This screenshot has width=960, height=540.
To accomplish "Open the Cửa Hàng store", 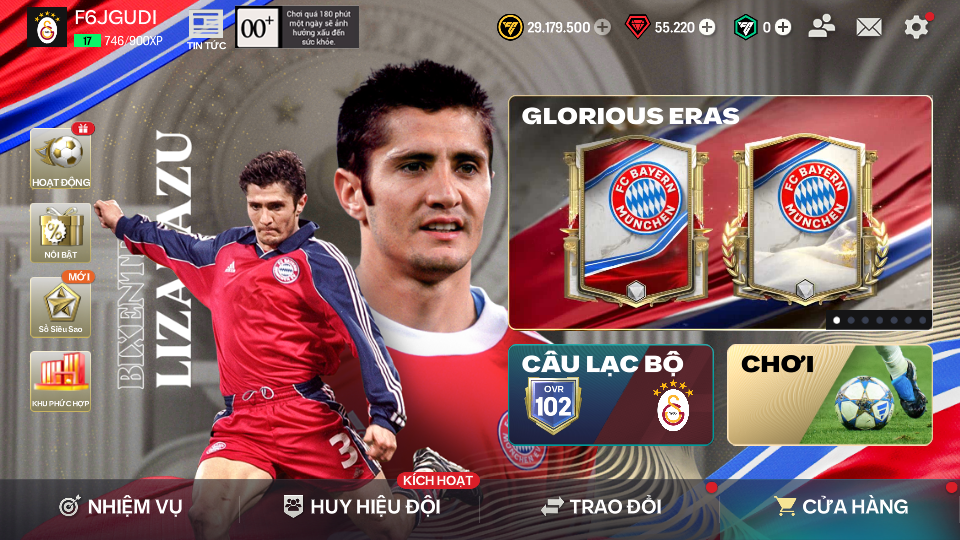I will click(x=841, y=507).
